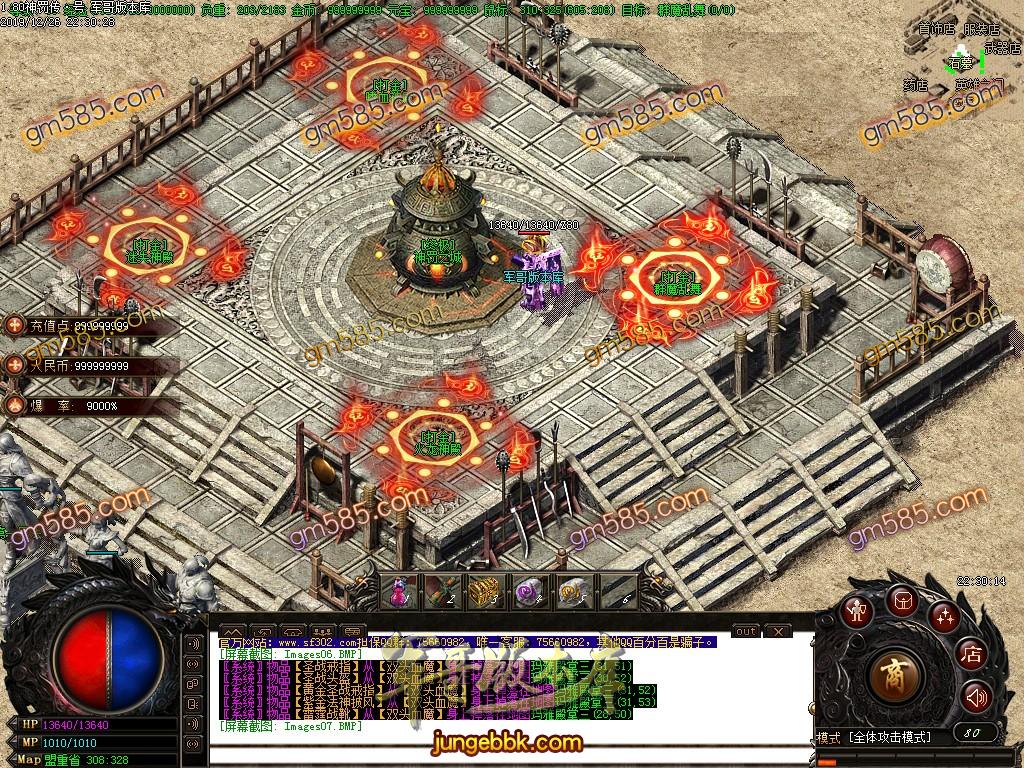Click inside the system chat log window
This screenshot has width=1024, height=768.
(x=500, y=690)
